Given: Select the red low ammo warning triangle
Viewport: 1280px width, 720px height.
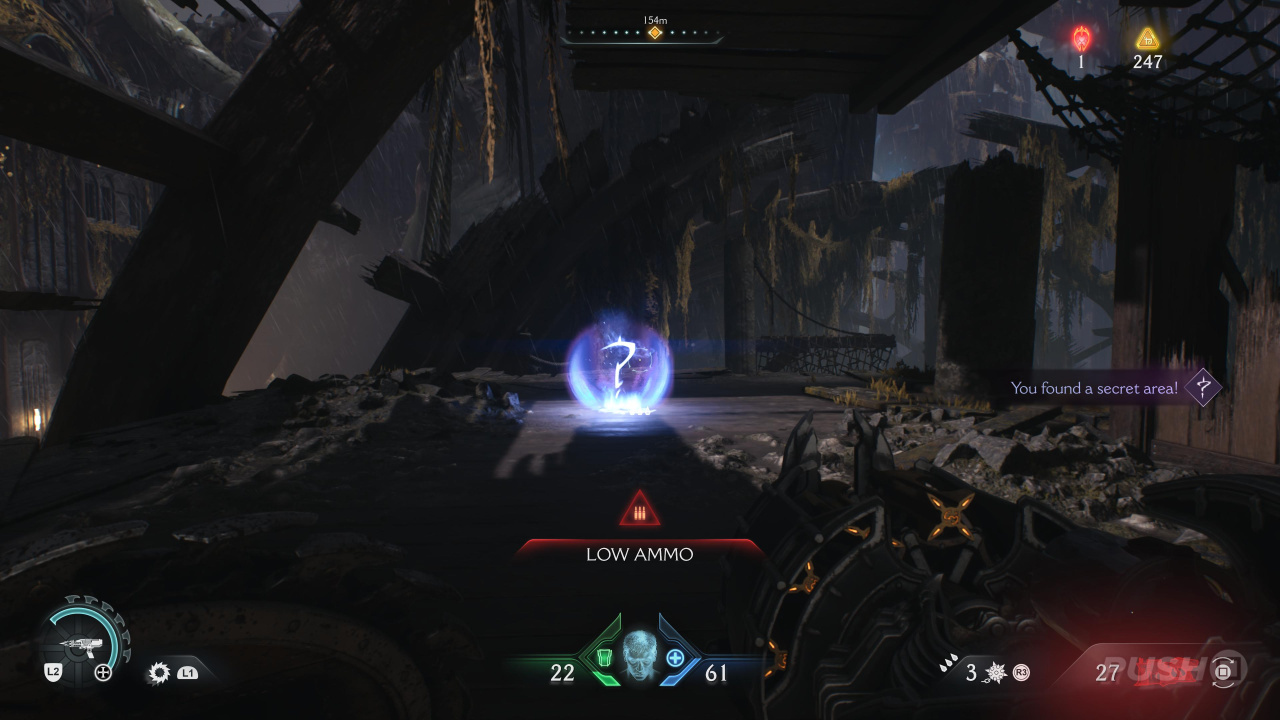Looking at the screenshot, I should click(x=640, y=511).
